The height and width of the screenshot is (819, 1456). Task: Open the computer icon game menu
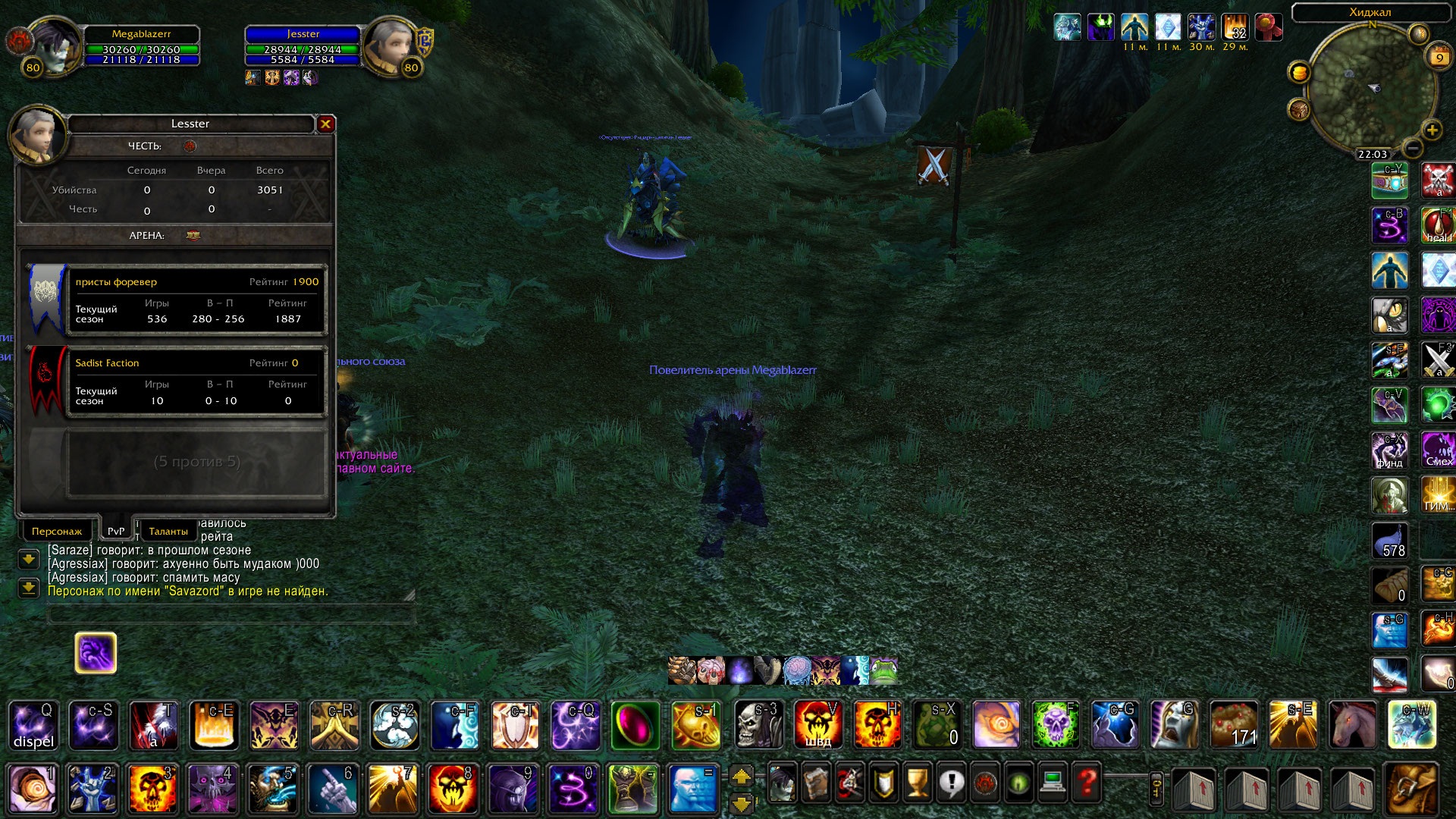pyautogui.click(x=1053, y=783)
